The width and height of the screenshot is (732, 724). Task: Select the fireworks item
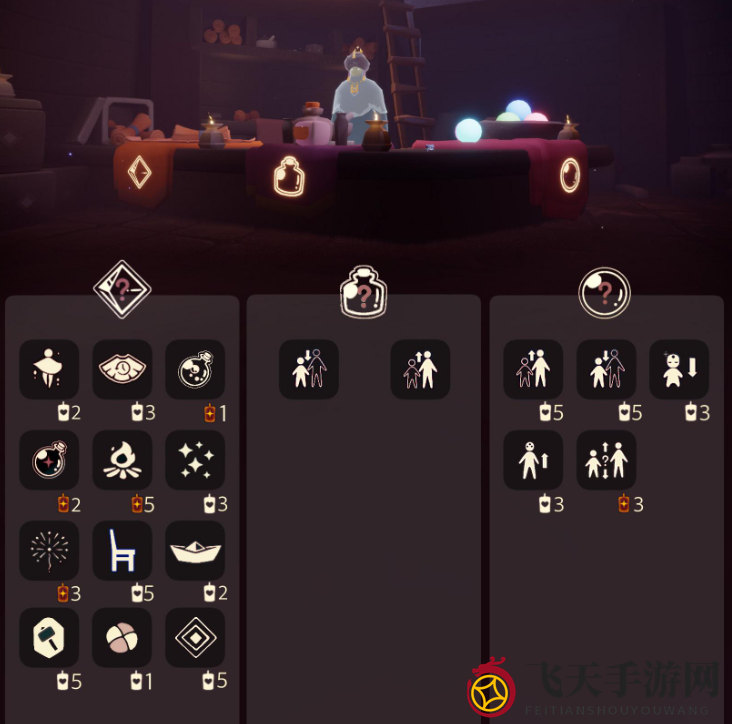tap(49, 550)
